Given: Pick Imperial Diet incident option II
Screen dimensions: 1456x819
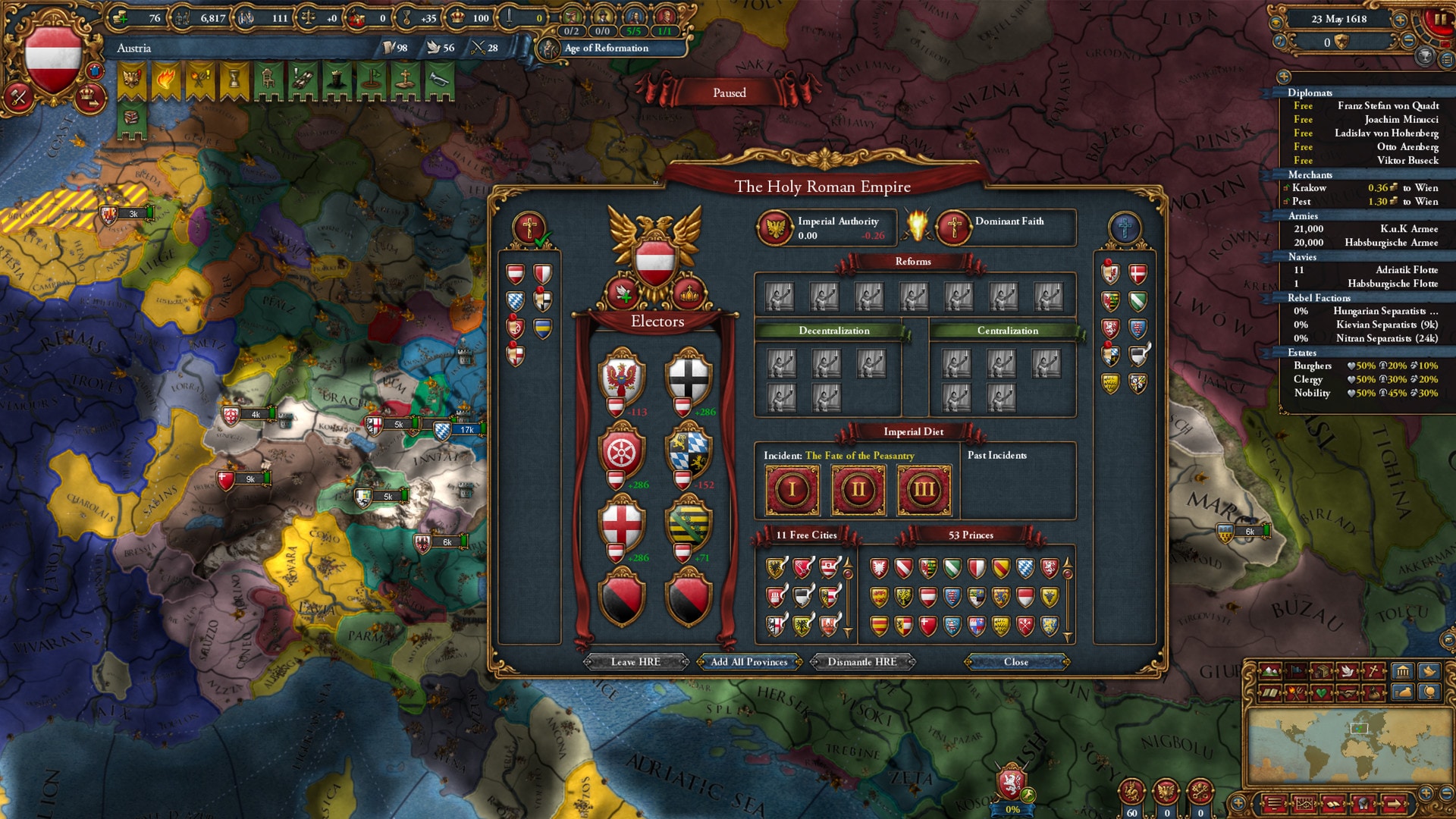Looking at the screenshot, I should pyautogui.click(x=858, y=490).
